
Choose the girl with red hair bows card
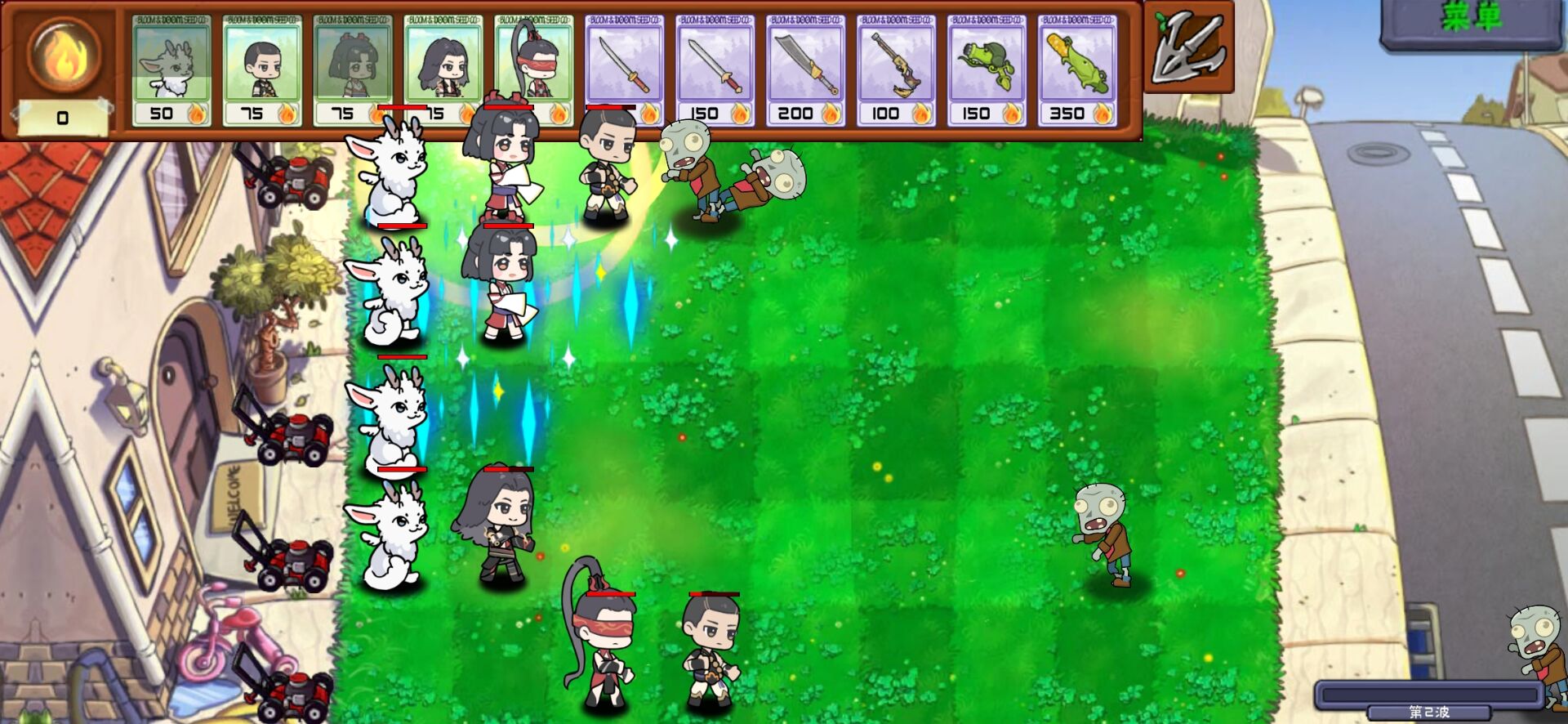tap(353, 71)
